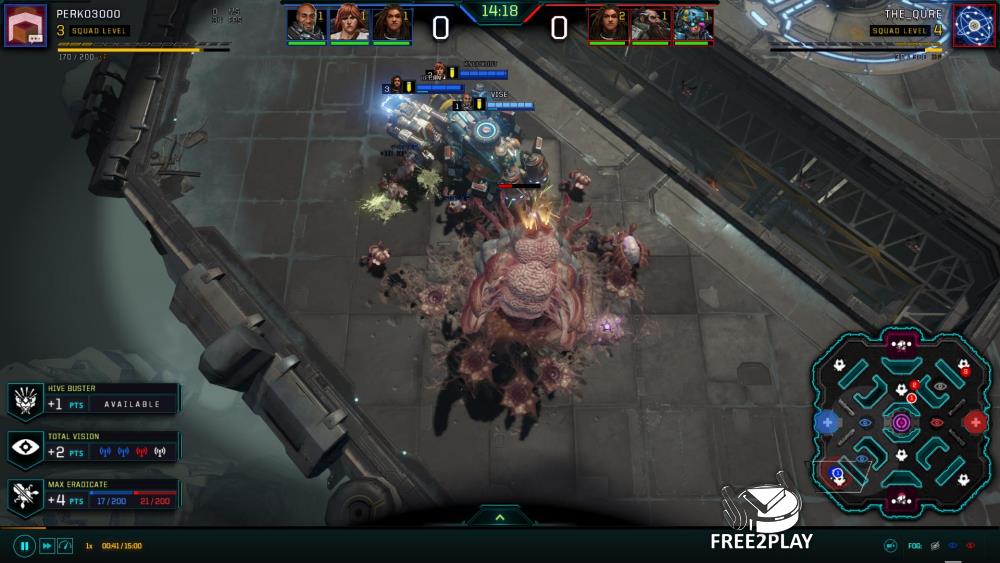The width and height of the screenshot is (1000, 563).
Task: Select the cyan-helmeted red-team hero portrait
Action: click(693, 23)
